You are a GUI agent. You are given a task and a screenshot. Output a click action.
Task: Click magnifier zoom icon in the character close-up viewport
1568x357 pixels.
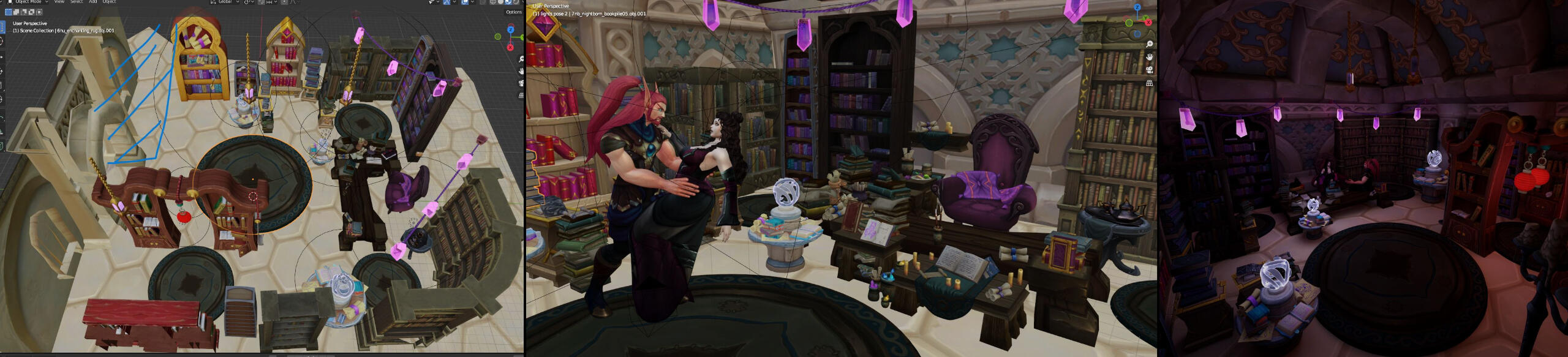(x=1150, y=44)
